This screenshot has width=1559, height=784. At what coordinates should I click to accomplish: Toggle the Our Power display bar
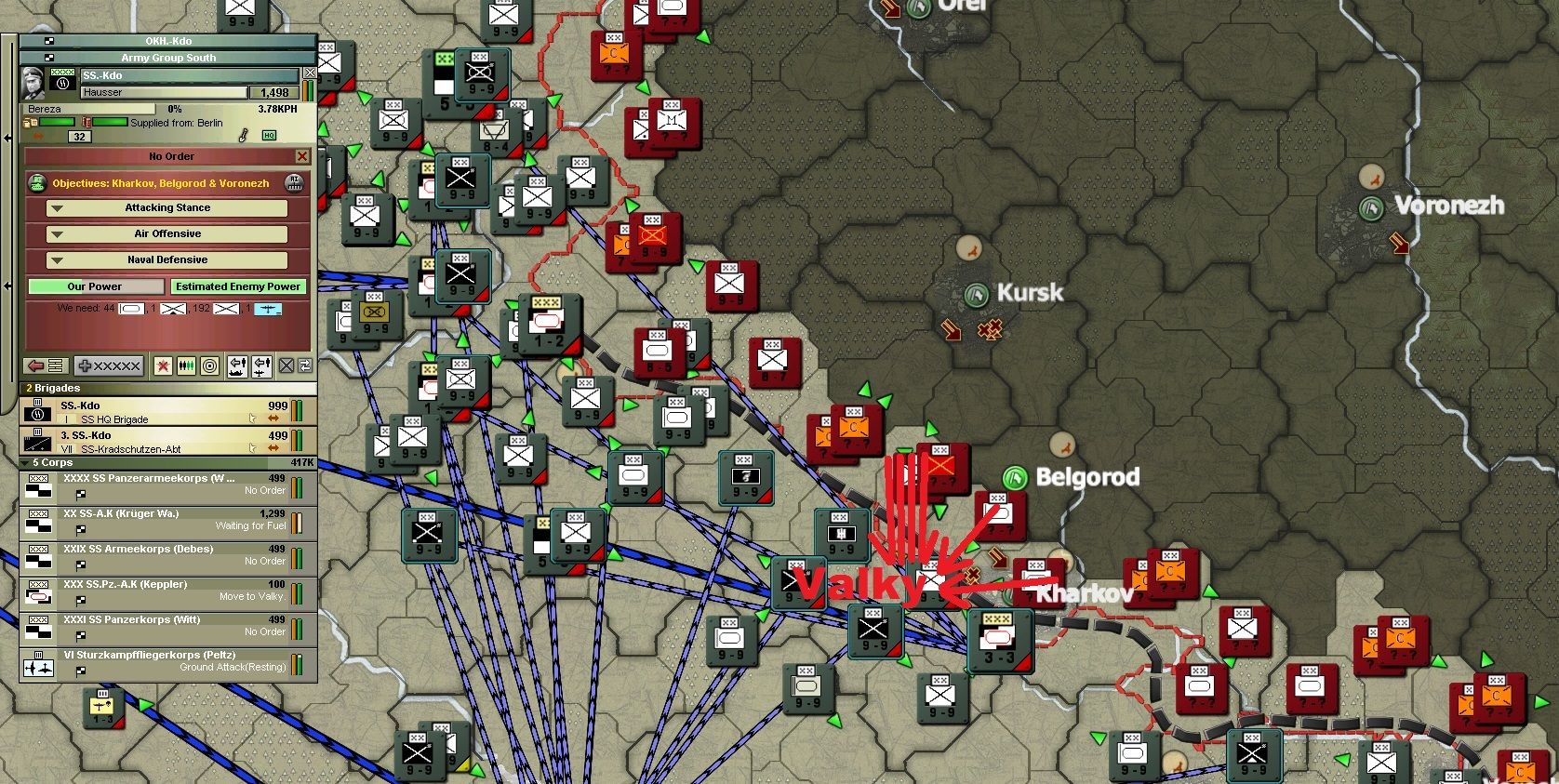coord(96,286)
